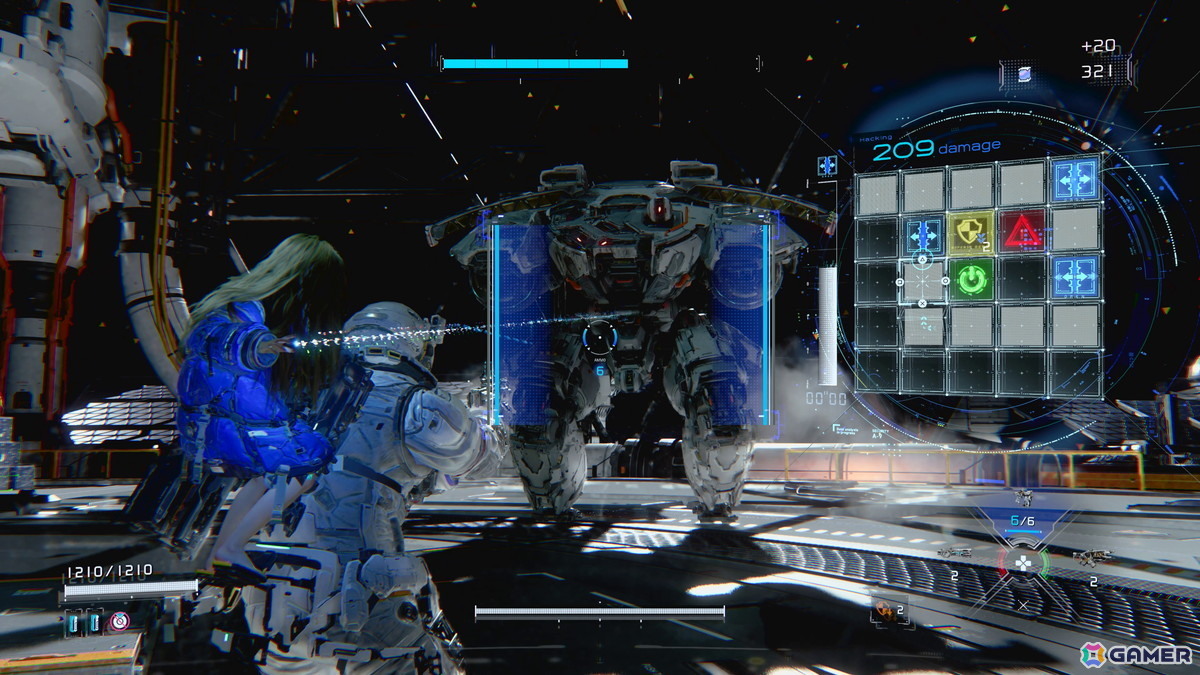Choose the blue arrow tile in the grid's top-right corner

[x=1075, y=180]
